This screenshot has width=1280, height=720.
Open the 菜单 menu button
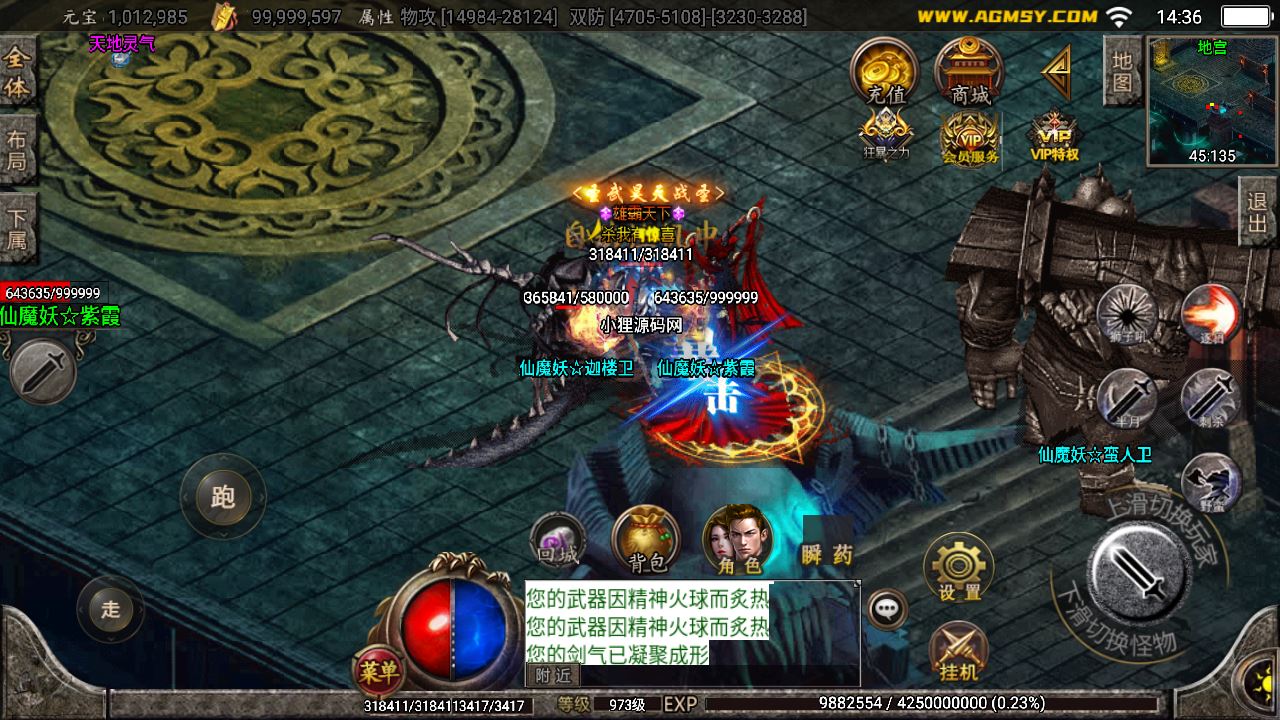click(x=379, y=670)
